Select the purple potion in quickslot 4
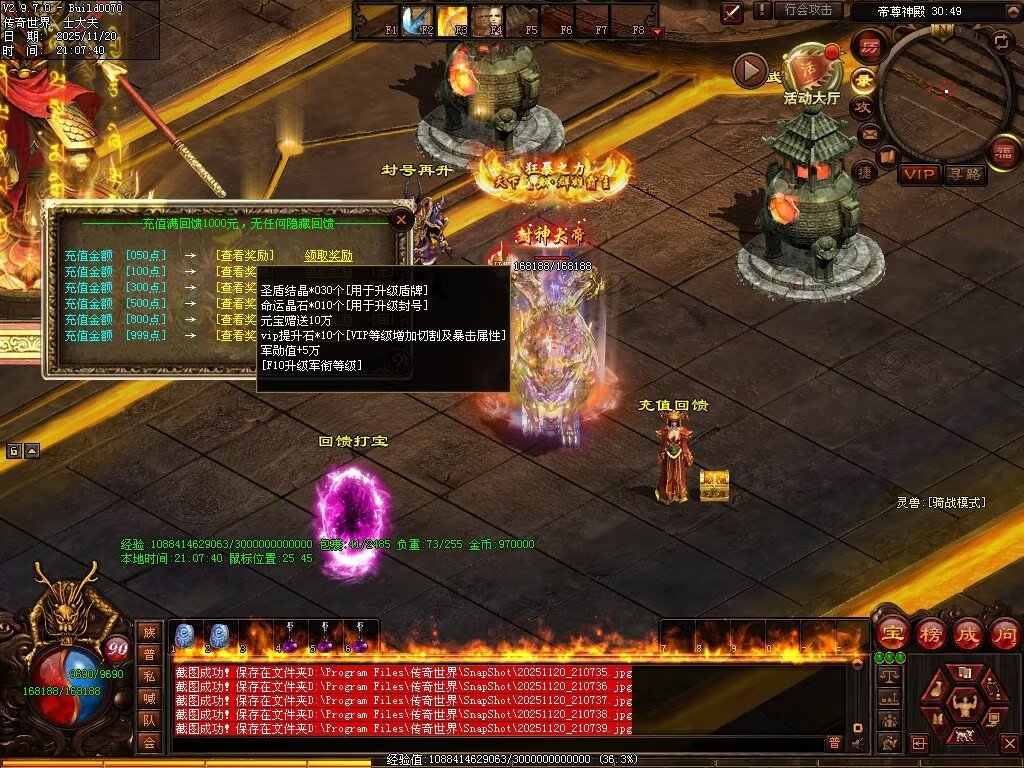 (x=289, y=638)
